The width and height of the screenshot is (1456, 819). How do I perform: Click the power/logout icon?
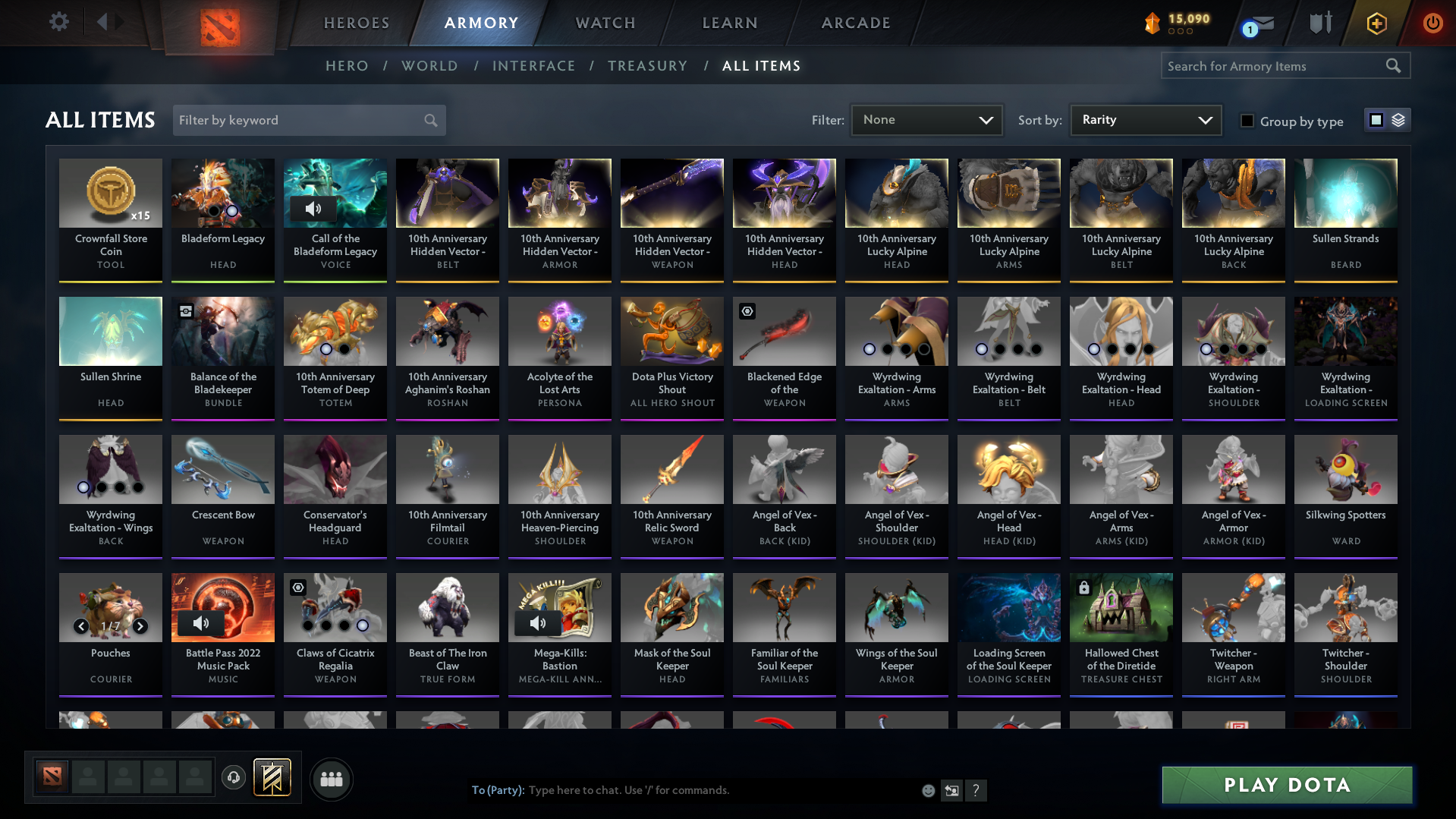point(1432,24)
